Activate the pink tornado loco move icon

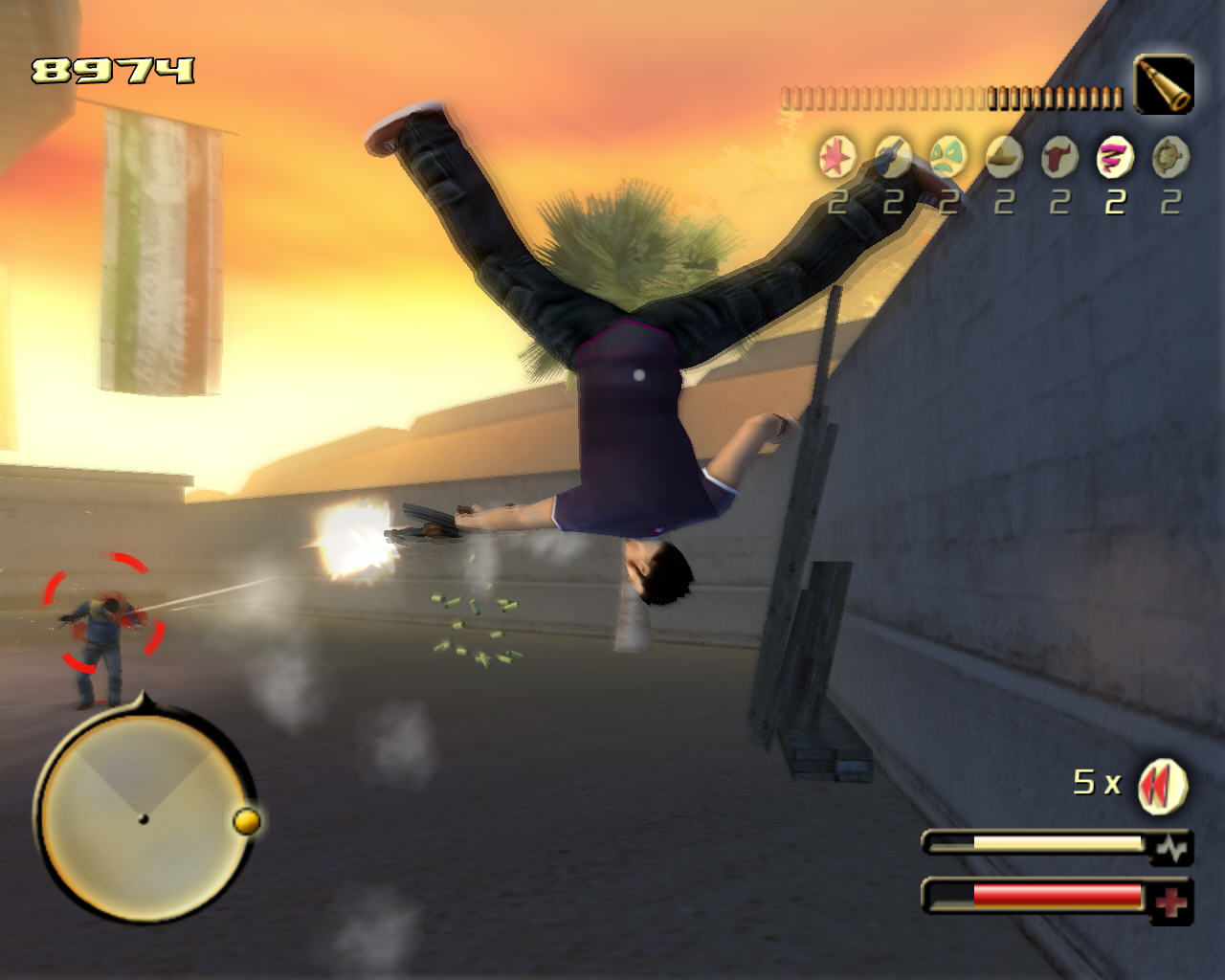coord(1111,157)
